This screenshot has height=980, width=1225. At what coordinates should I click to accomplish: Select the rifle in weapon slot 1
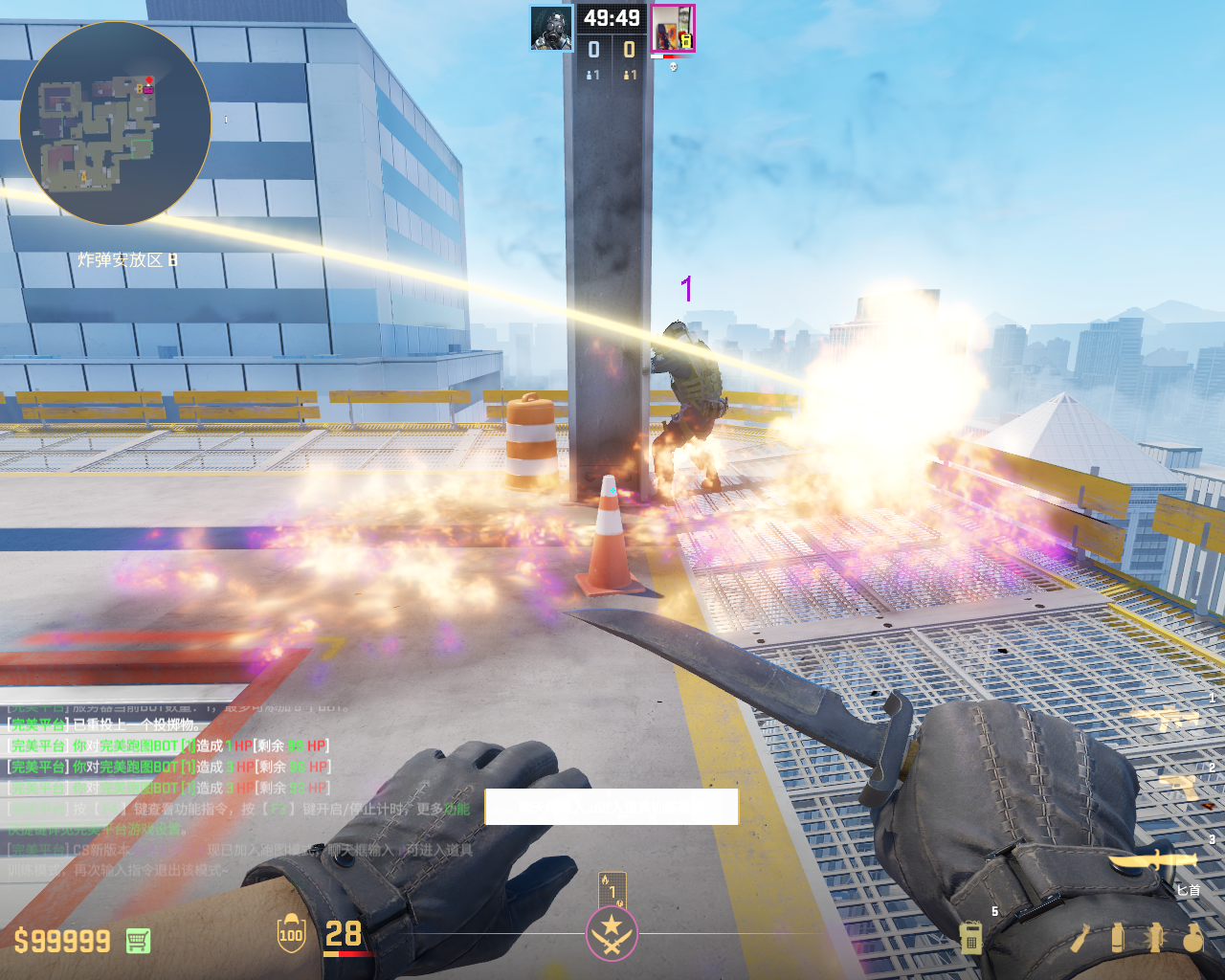1166,718
